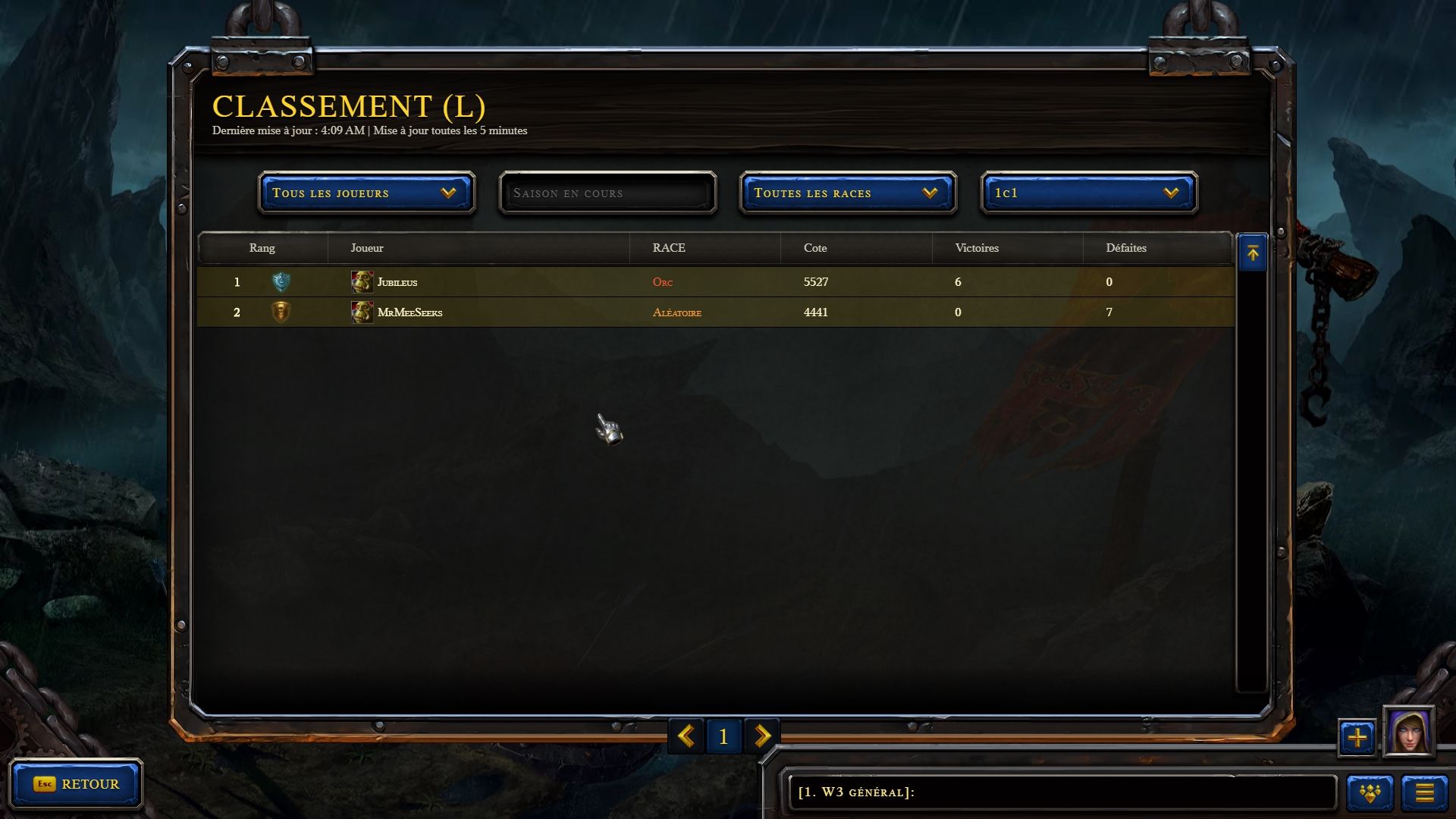Sort by the RACE column header

coord(669,248)
